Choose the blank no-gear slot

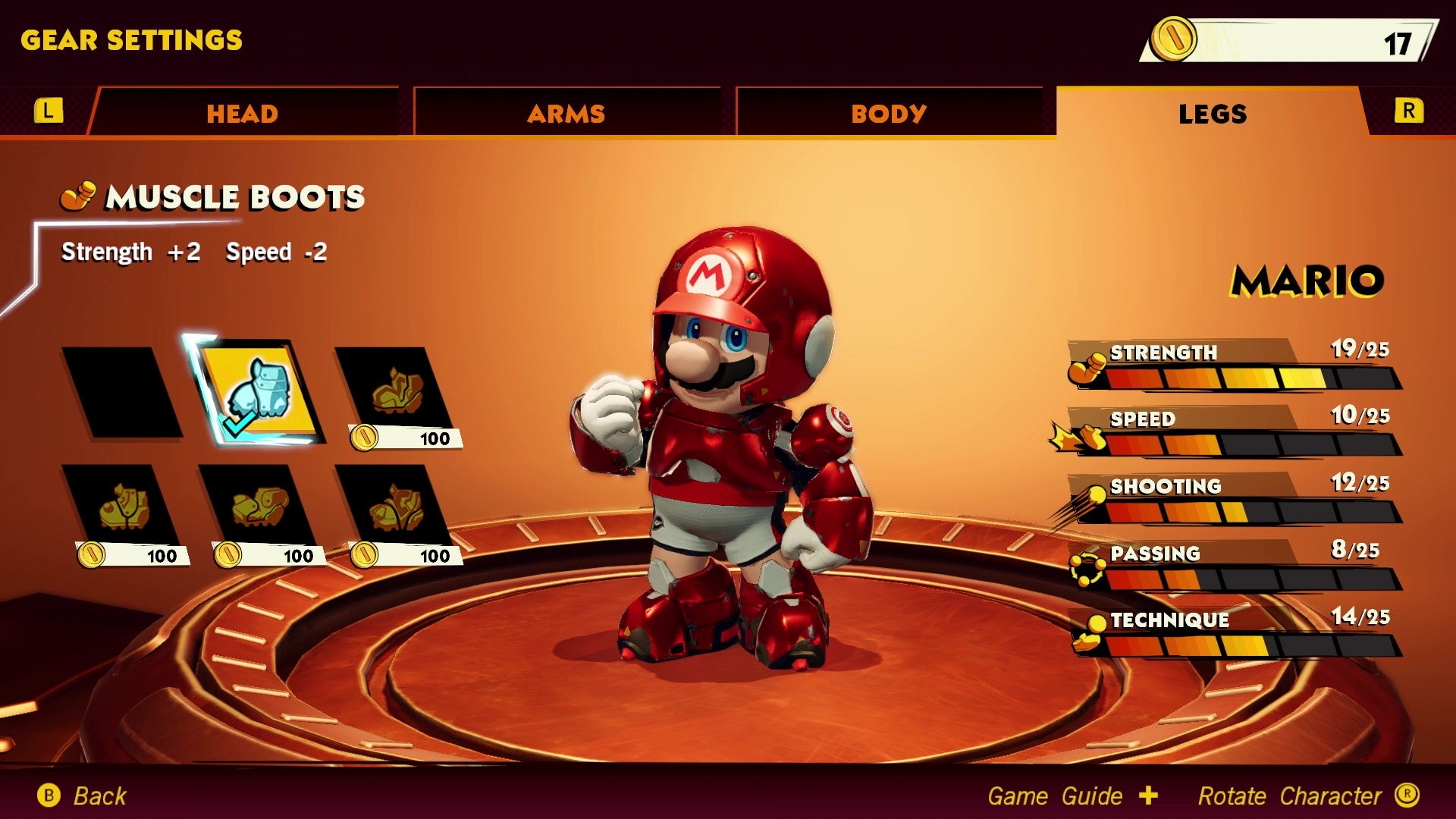pyautogui.click(x=121, y=392)
